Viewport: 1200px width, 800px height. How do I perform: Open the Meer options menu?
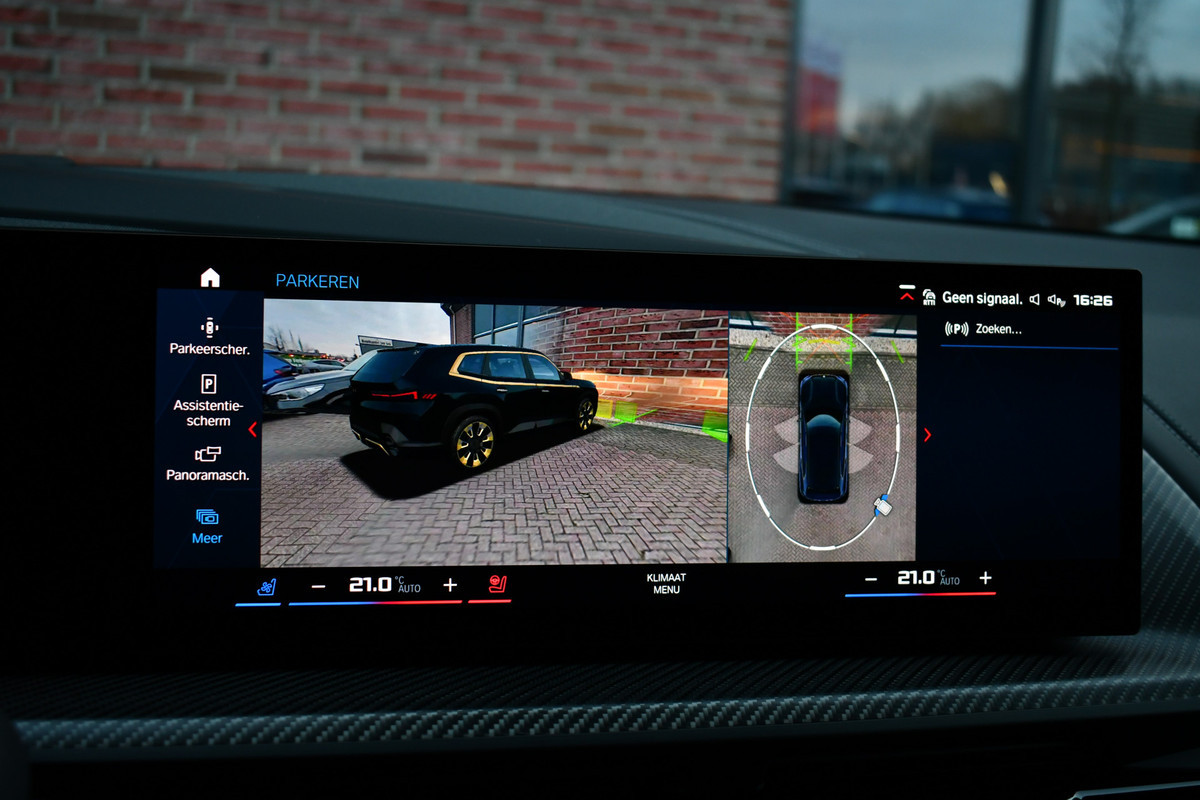207,526
